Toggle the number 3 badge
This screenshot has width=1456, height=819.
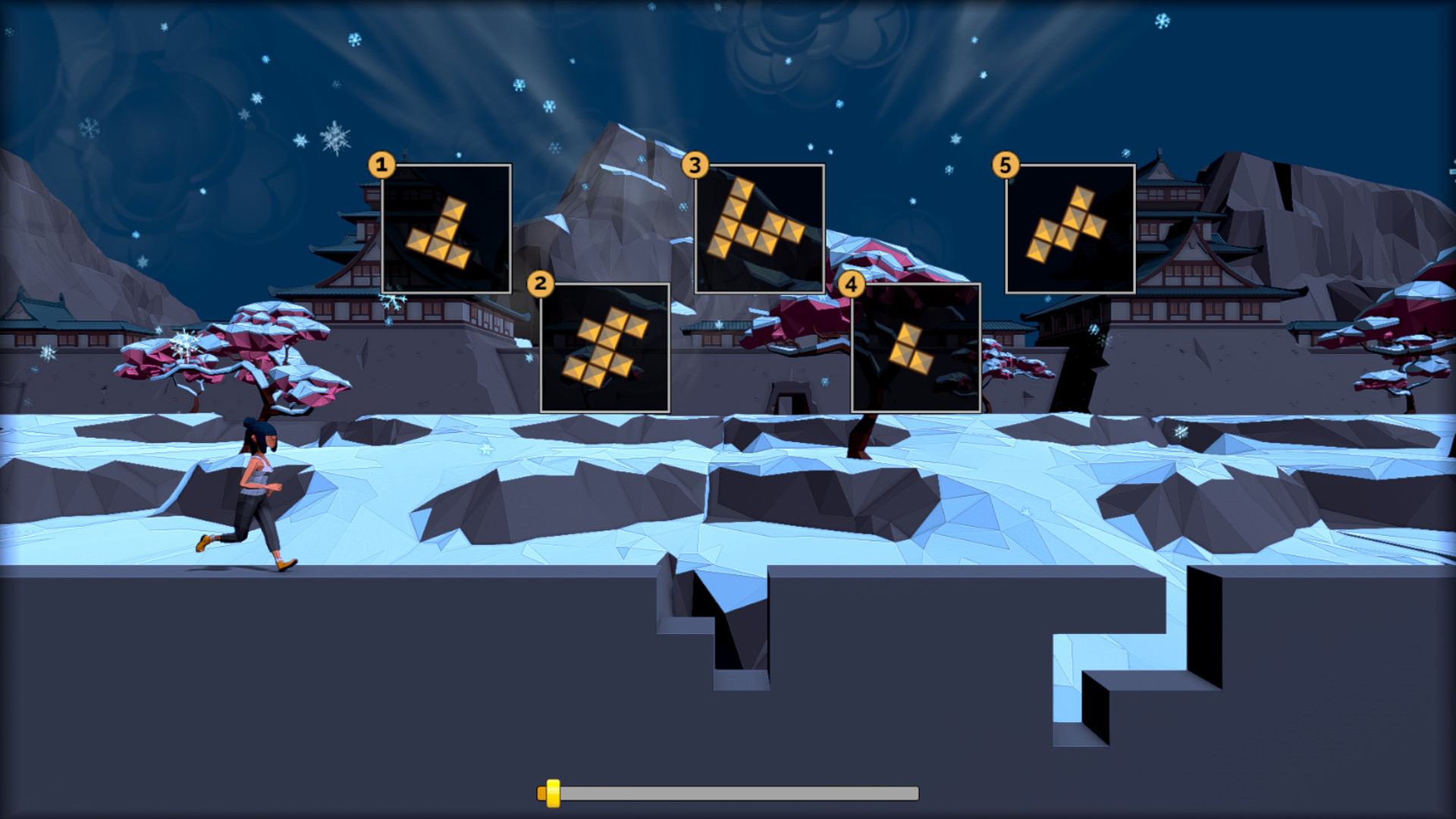[x=697, y=165]
